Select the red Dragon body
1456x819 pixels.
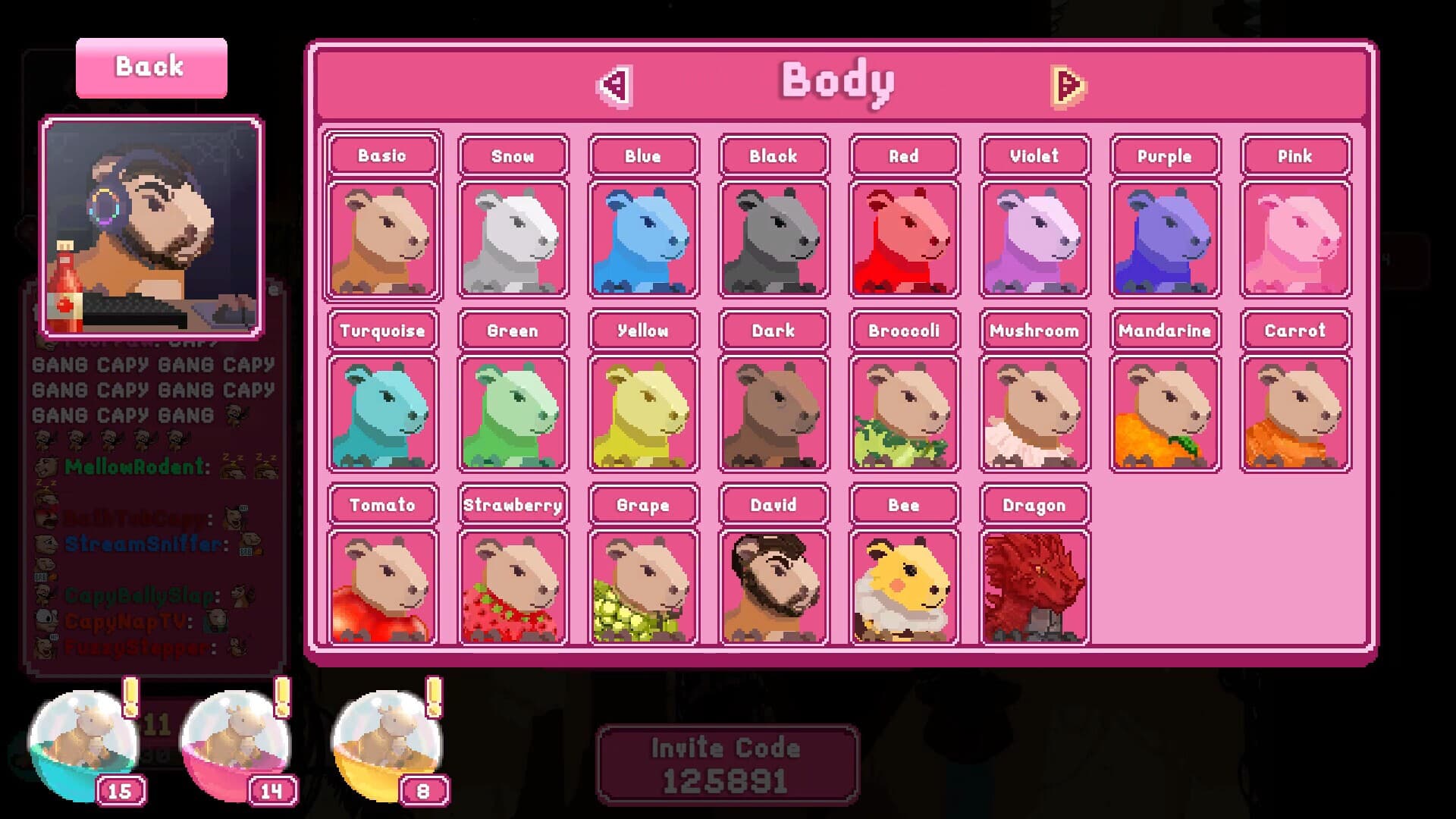[x=1034, y=586]
